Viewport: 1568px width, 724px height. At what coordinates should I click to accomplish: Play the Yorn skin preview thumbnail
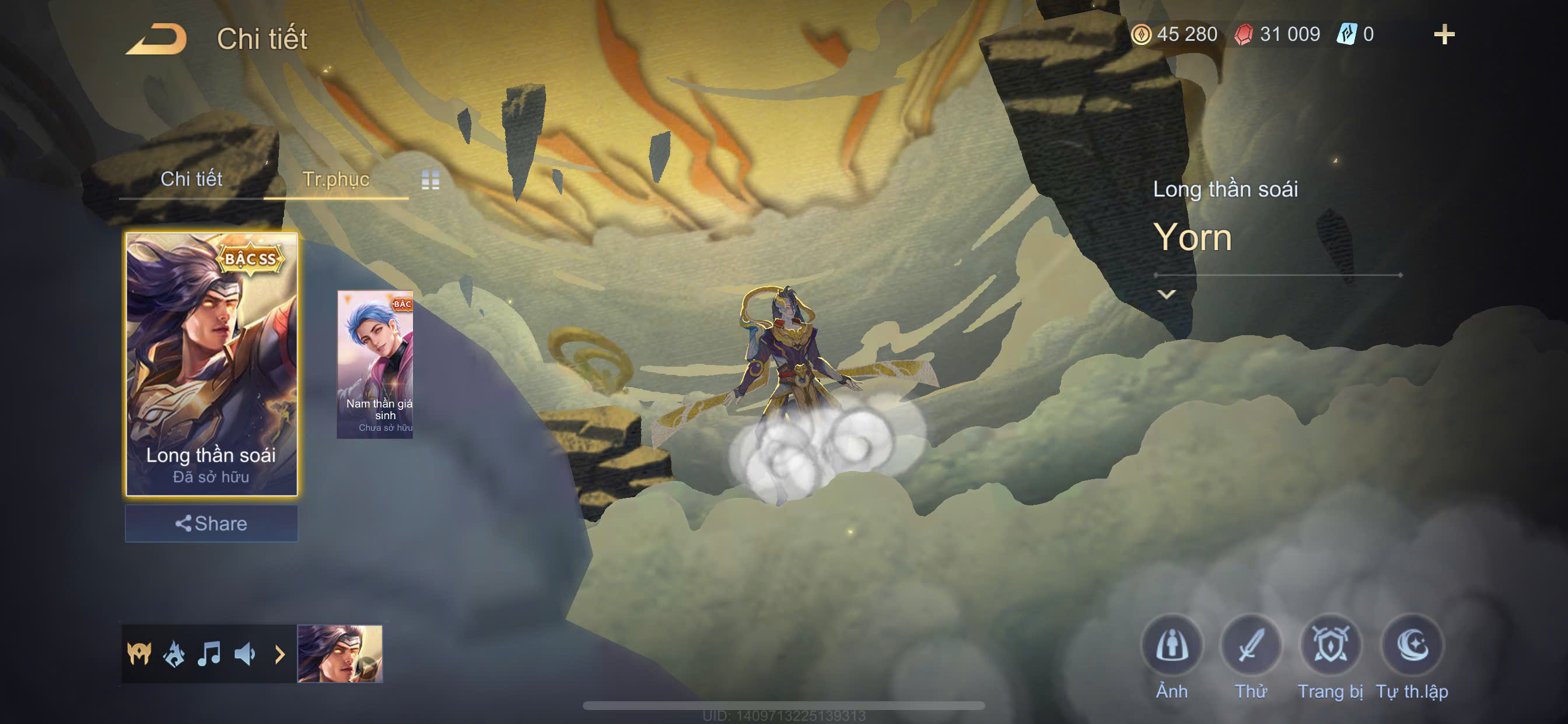tap(339, 654)
